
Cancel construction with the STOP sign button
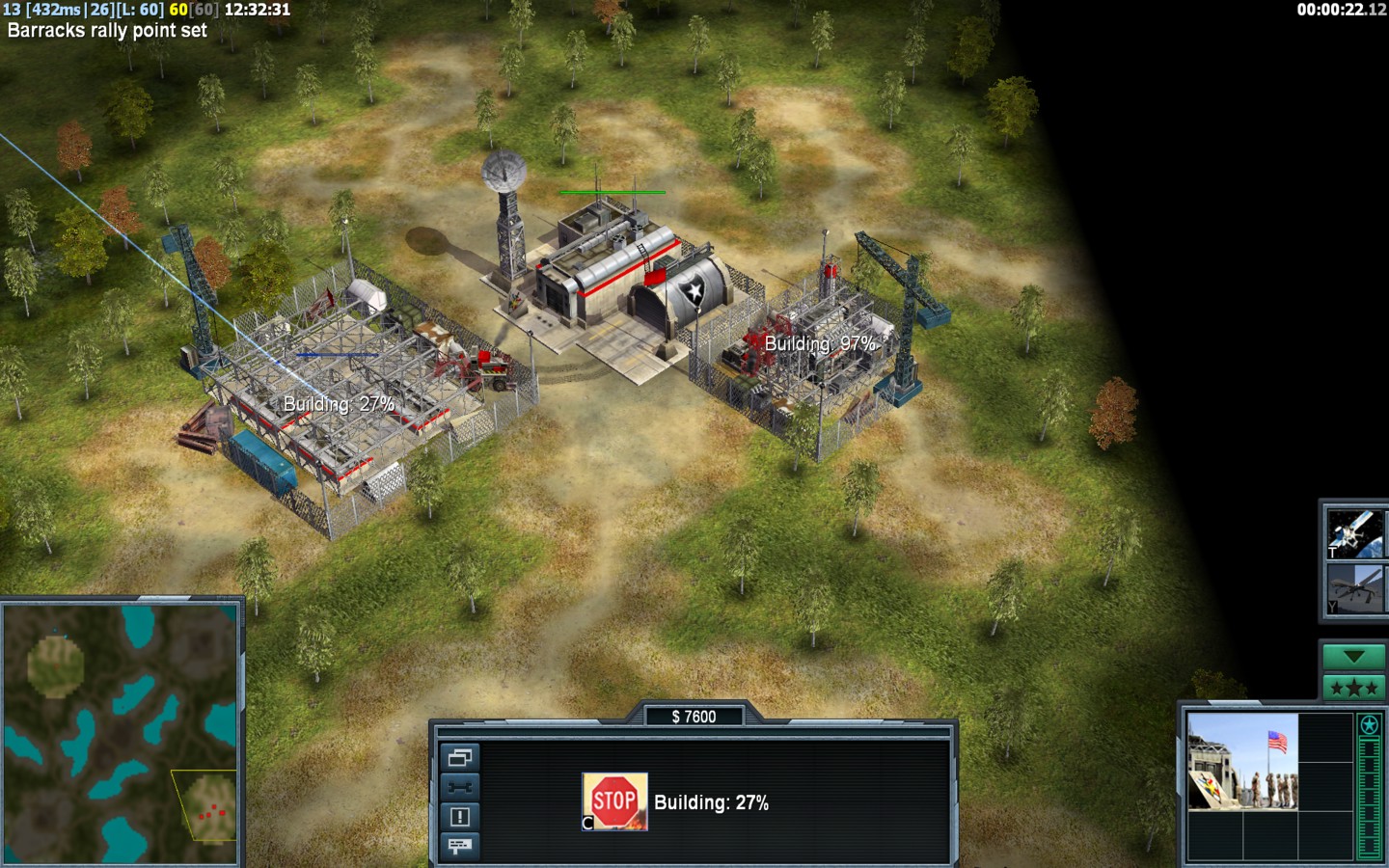click(x=614, y=800)
